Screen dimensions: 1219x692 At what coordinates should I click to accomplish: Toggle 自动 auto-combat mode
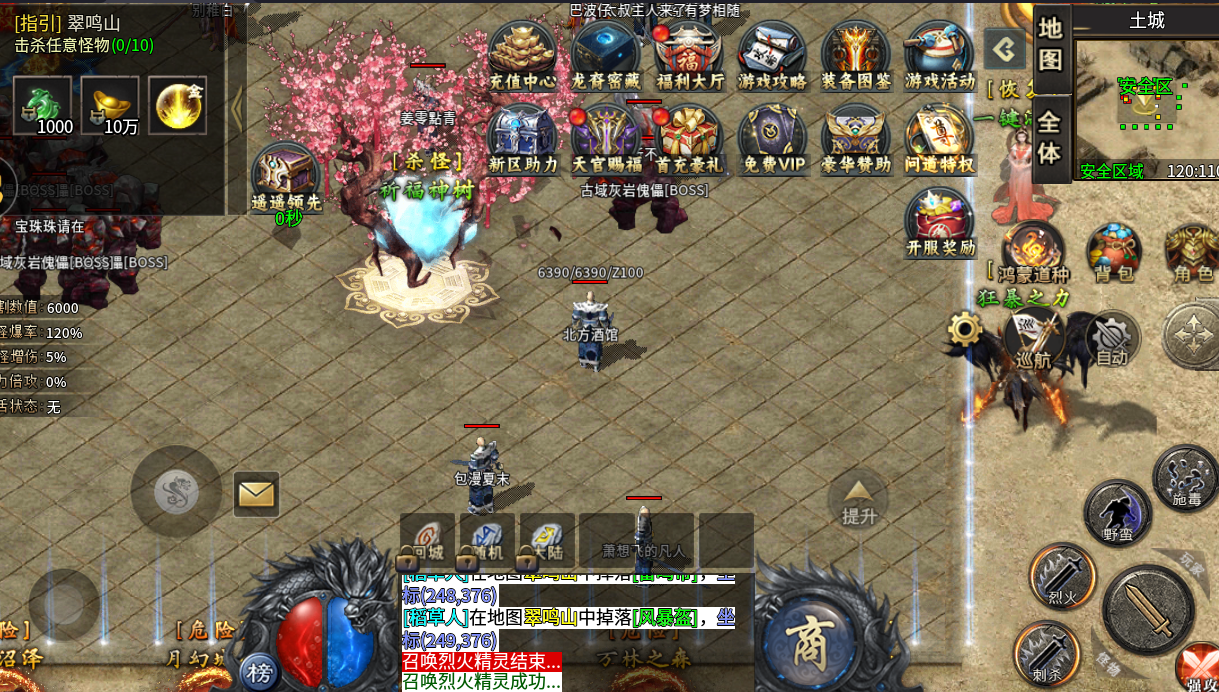pos(1112,340)
